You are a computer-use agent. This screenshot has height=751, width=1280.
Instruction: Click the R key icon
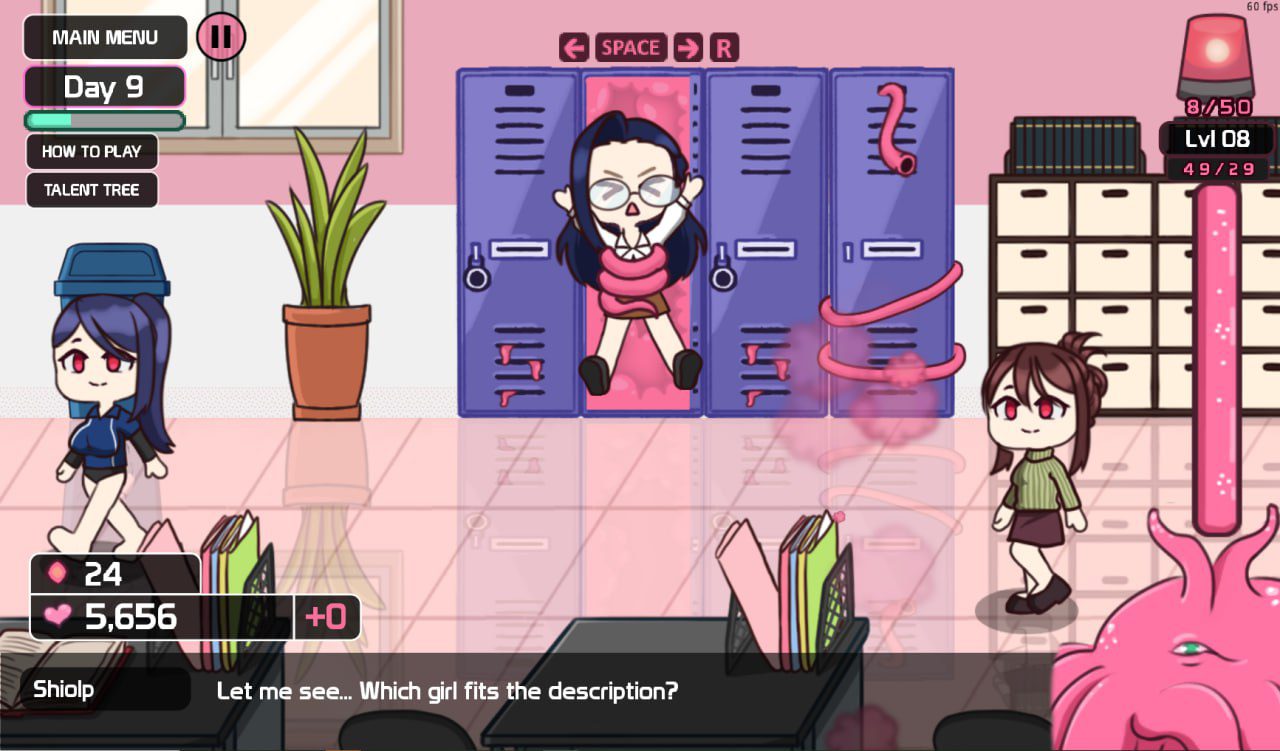click(x=723, y=47)
